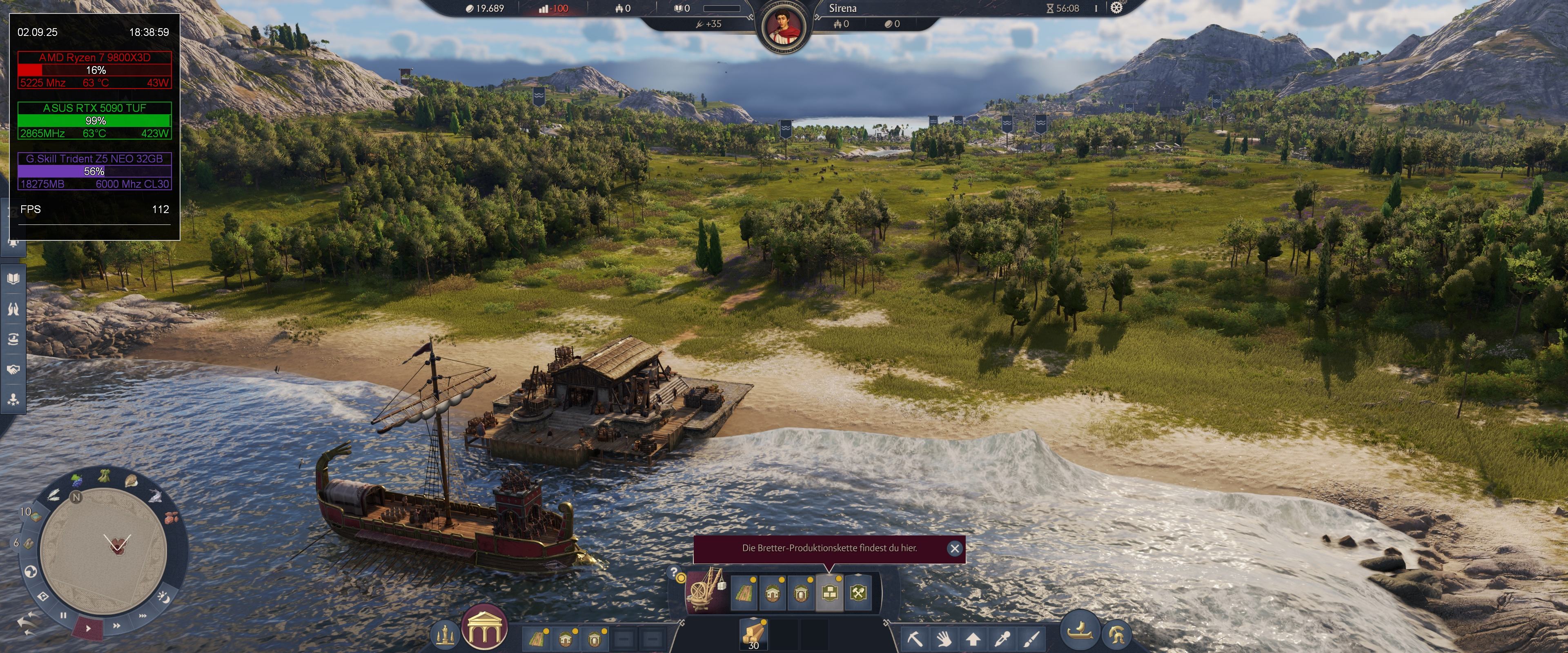The height and width of the screenshot is (653, 1568).
Task: Open the helmet military menu
Action: (x=1116, y=635)
